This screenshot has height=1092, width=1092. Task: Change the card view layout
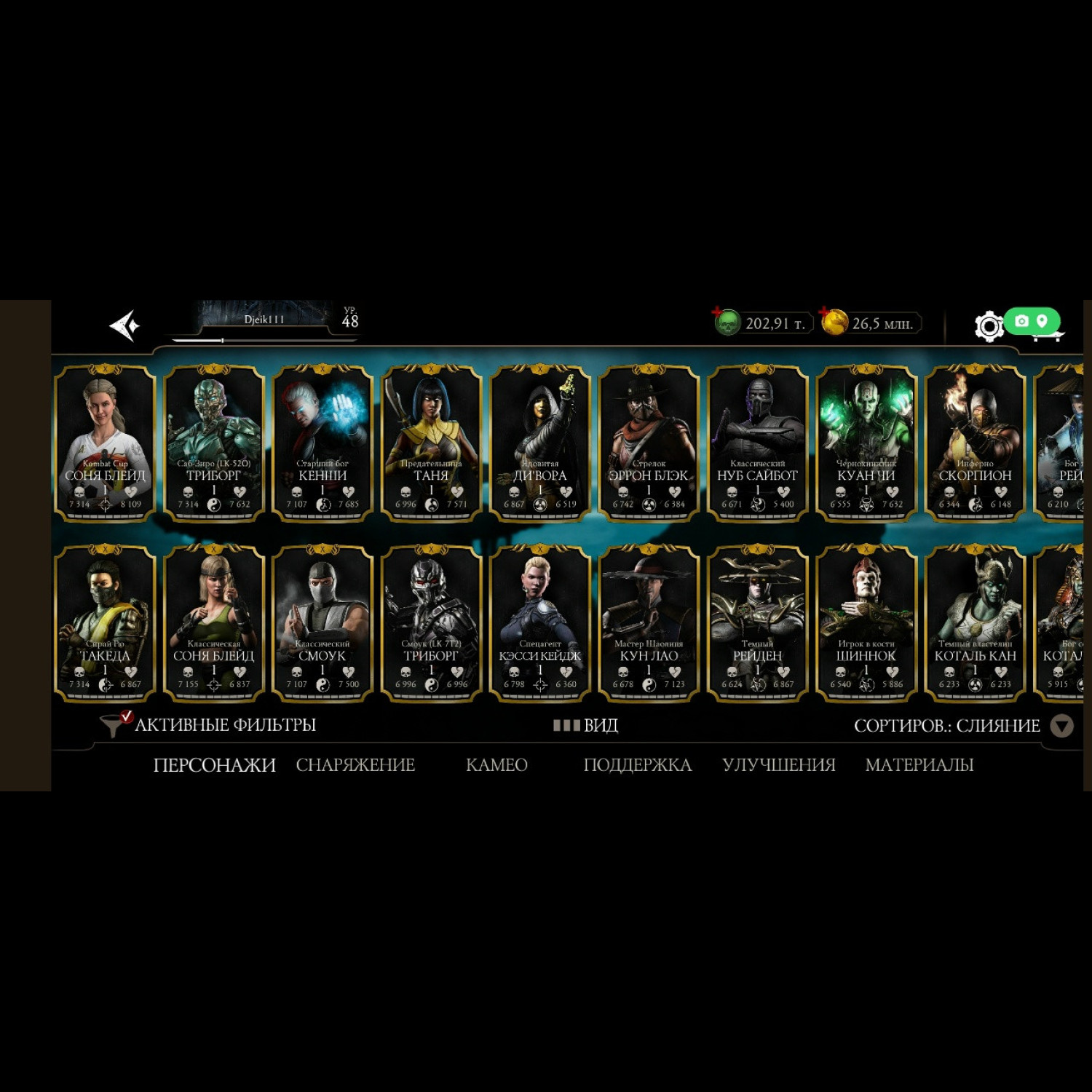pos(586,725)
